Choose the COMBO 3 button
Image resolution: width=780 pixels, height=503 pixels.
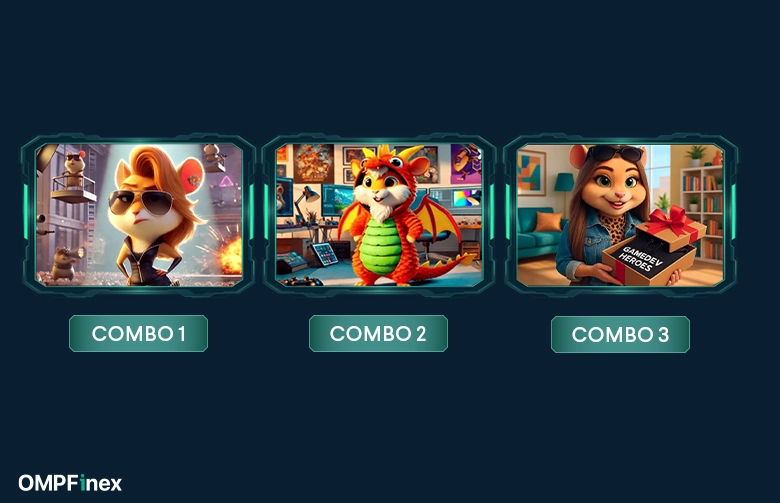[620, 335]
